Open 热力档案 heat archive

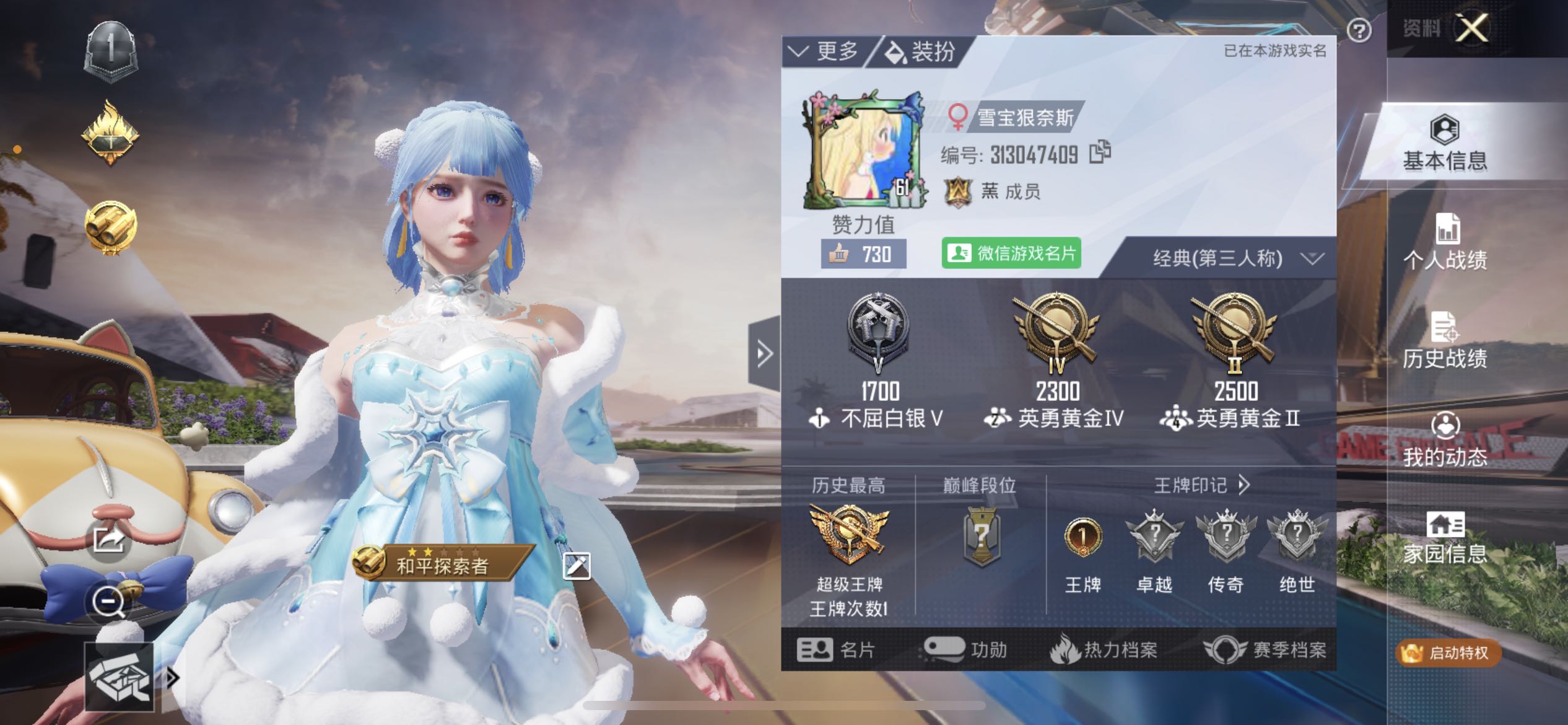click(1104, 650)
